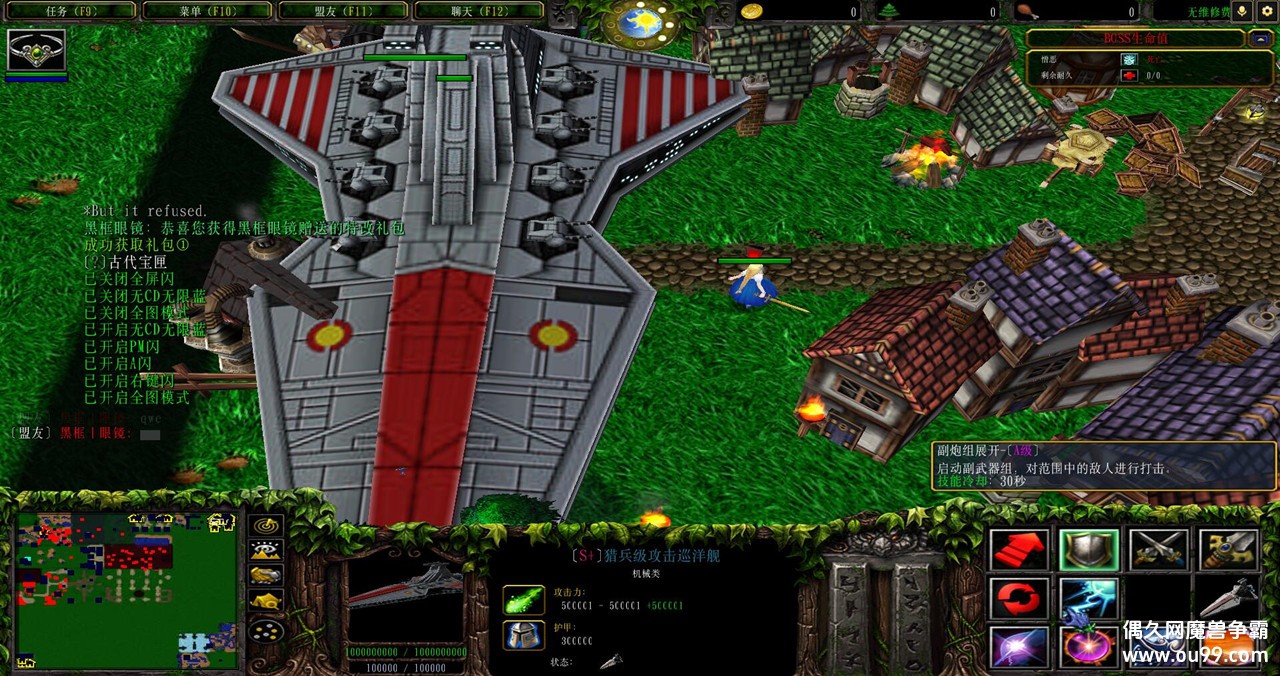Open the 盟友 (F11) allies menu
This screenshot has height=676, width=1280.
click(341, 11)
